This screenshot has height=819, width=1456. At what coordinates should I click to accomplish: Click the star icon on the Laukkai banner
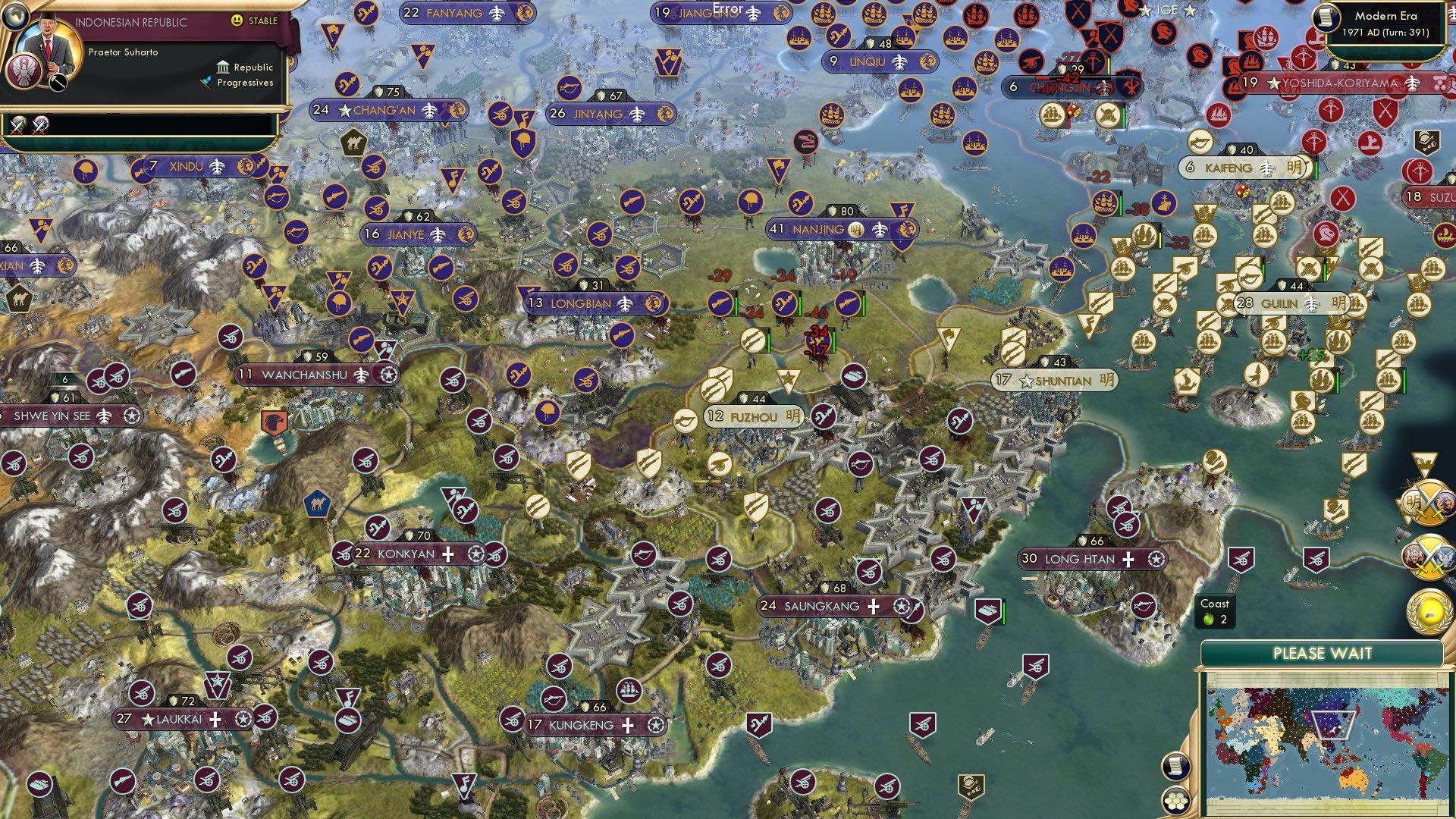149,720
